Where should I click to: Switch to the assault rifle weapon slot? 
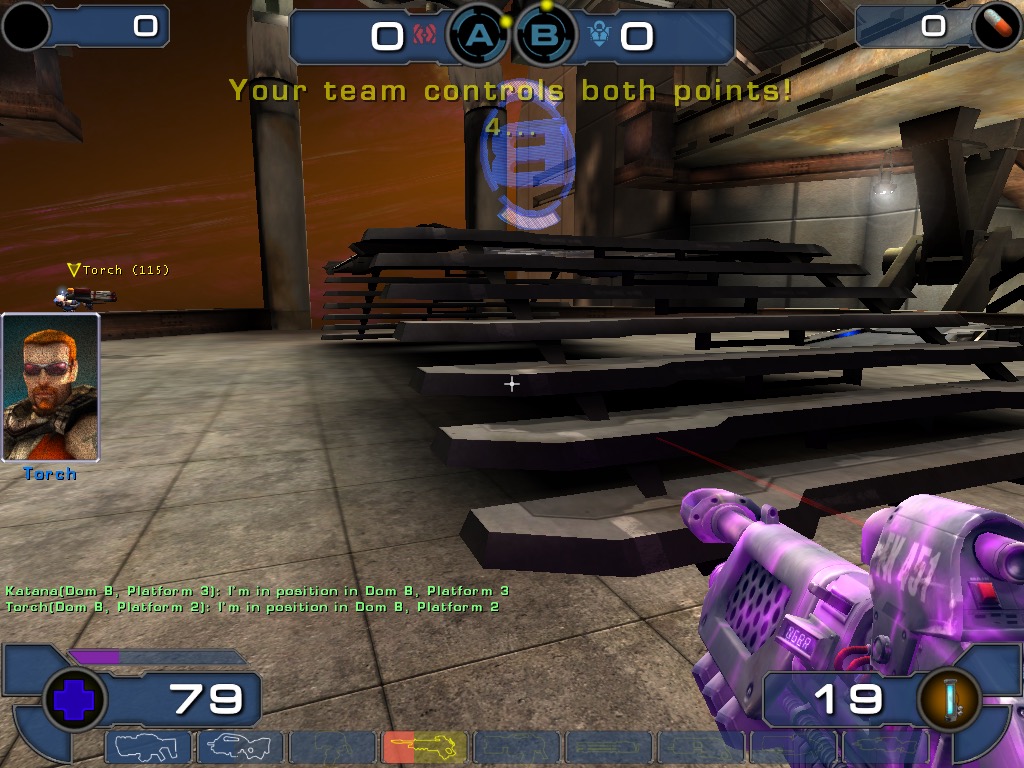coord(240,746)
